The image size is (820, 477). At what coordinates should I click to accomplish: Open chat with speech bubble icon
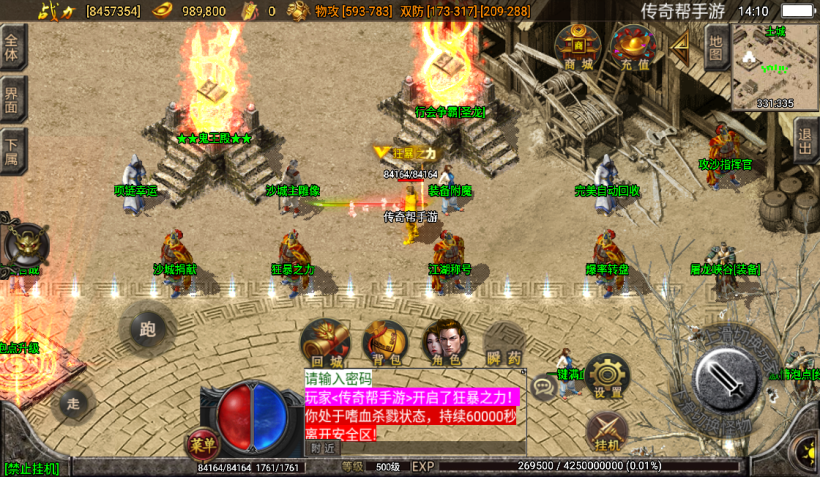545,386
